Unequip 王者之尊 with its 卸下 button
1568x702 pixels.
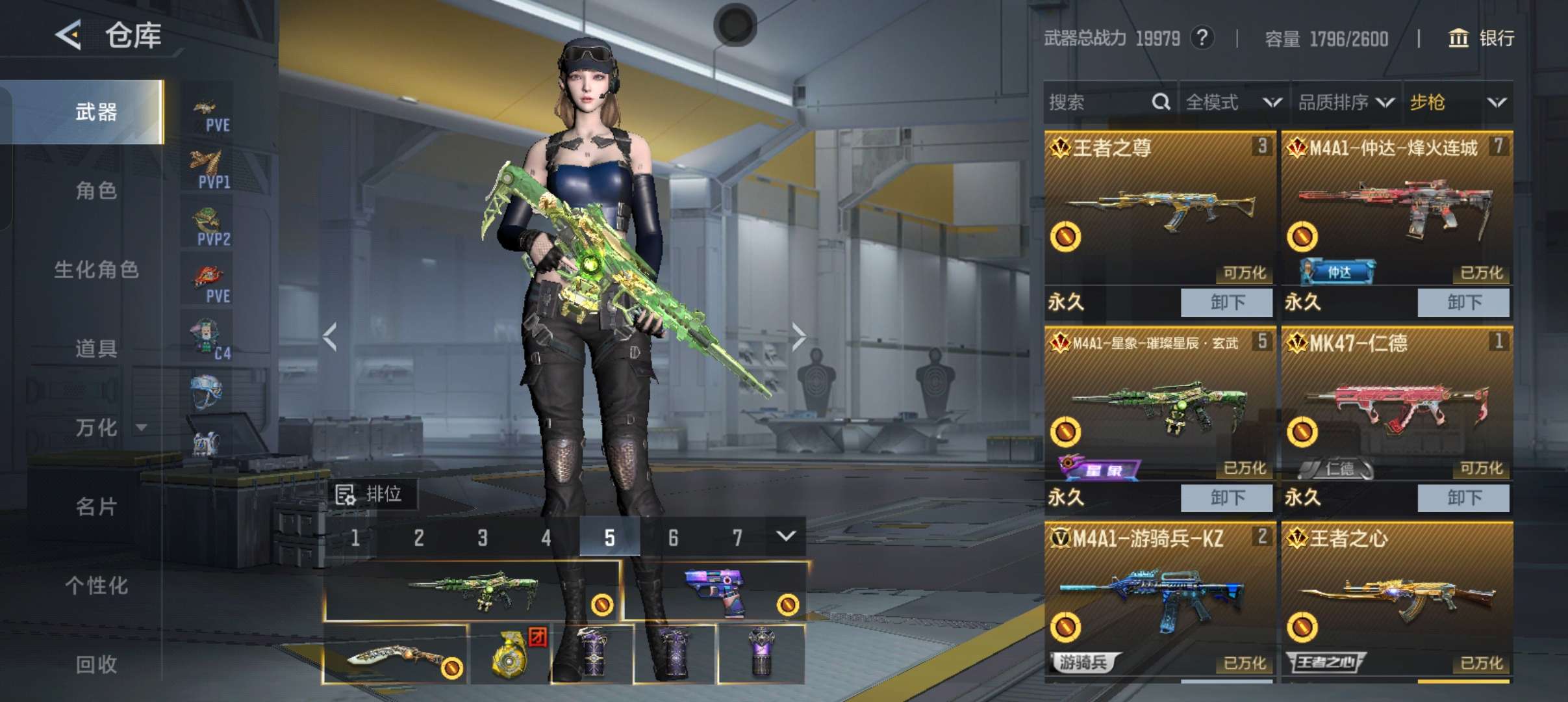1226,302
